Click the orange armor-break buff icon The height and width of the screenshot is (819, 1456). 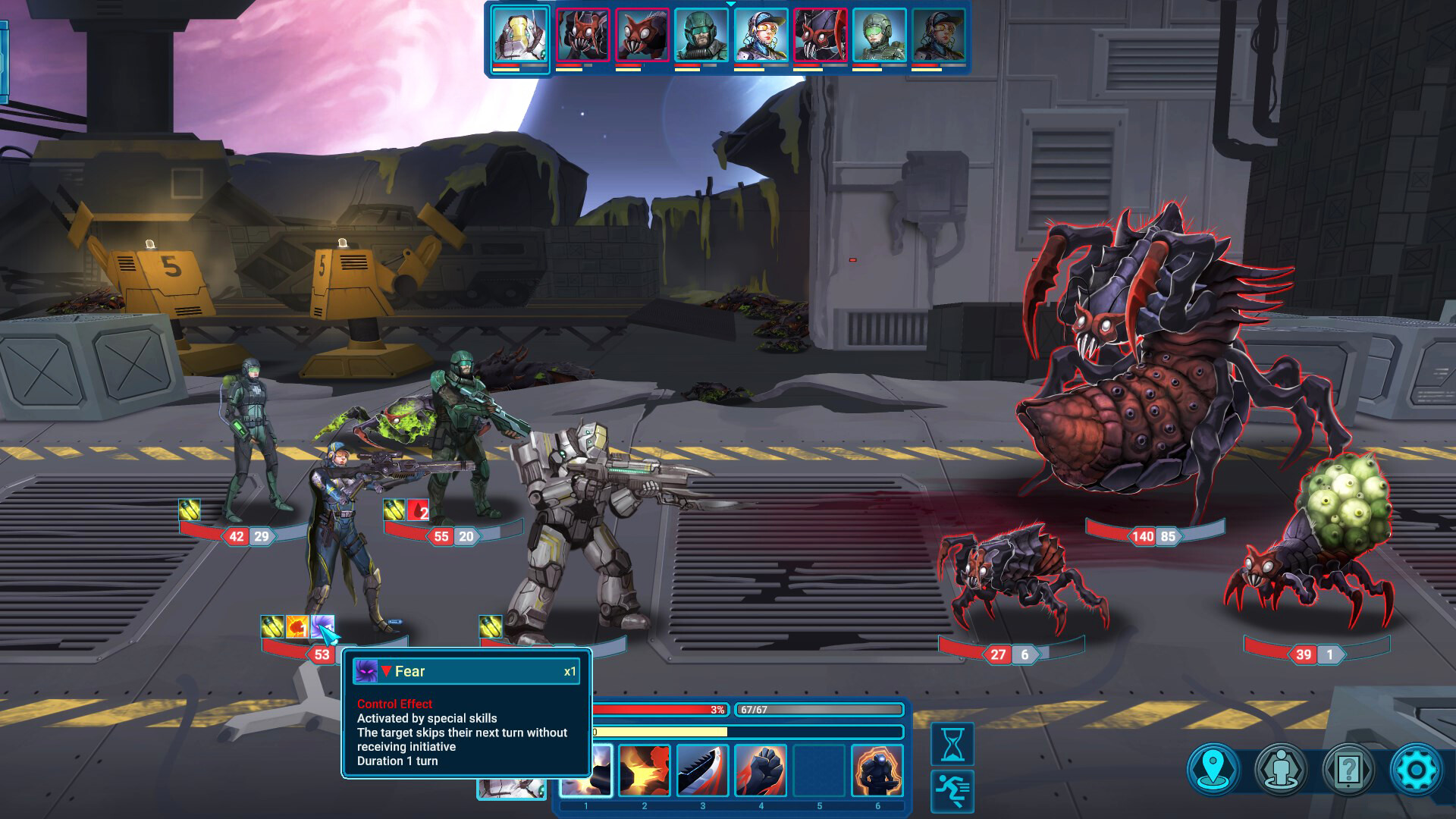click(297, 626)
